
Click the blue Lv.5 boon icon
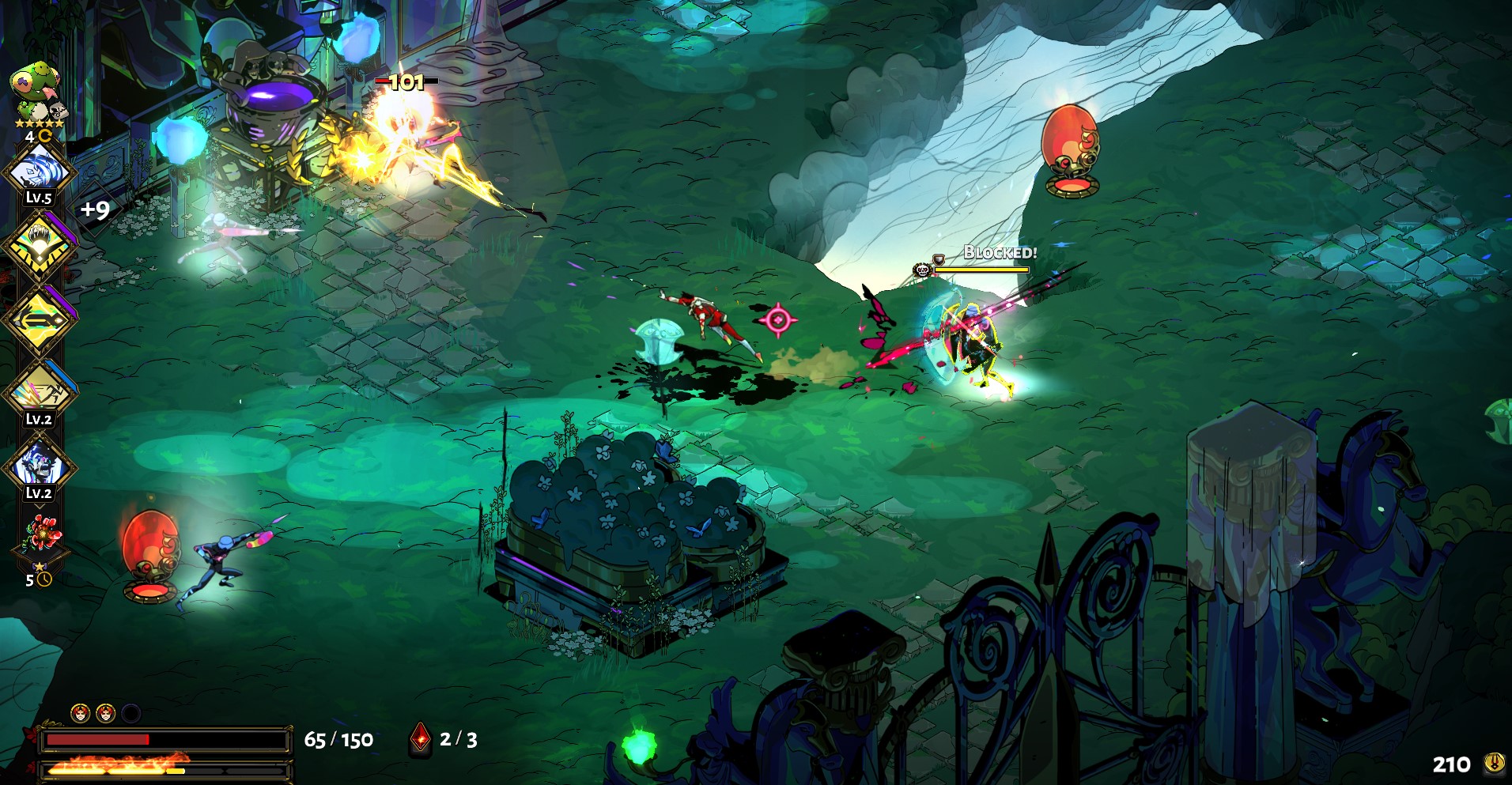point(39,171)
